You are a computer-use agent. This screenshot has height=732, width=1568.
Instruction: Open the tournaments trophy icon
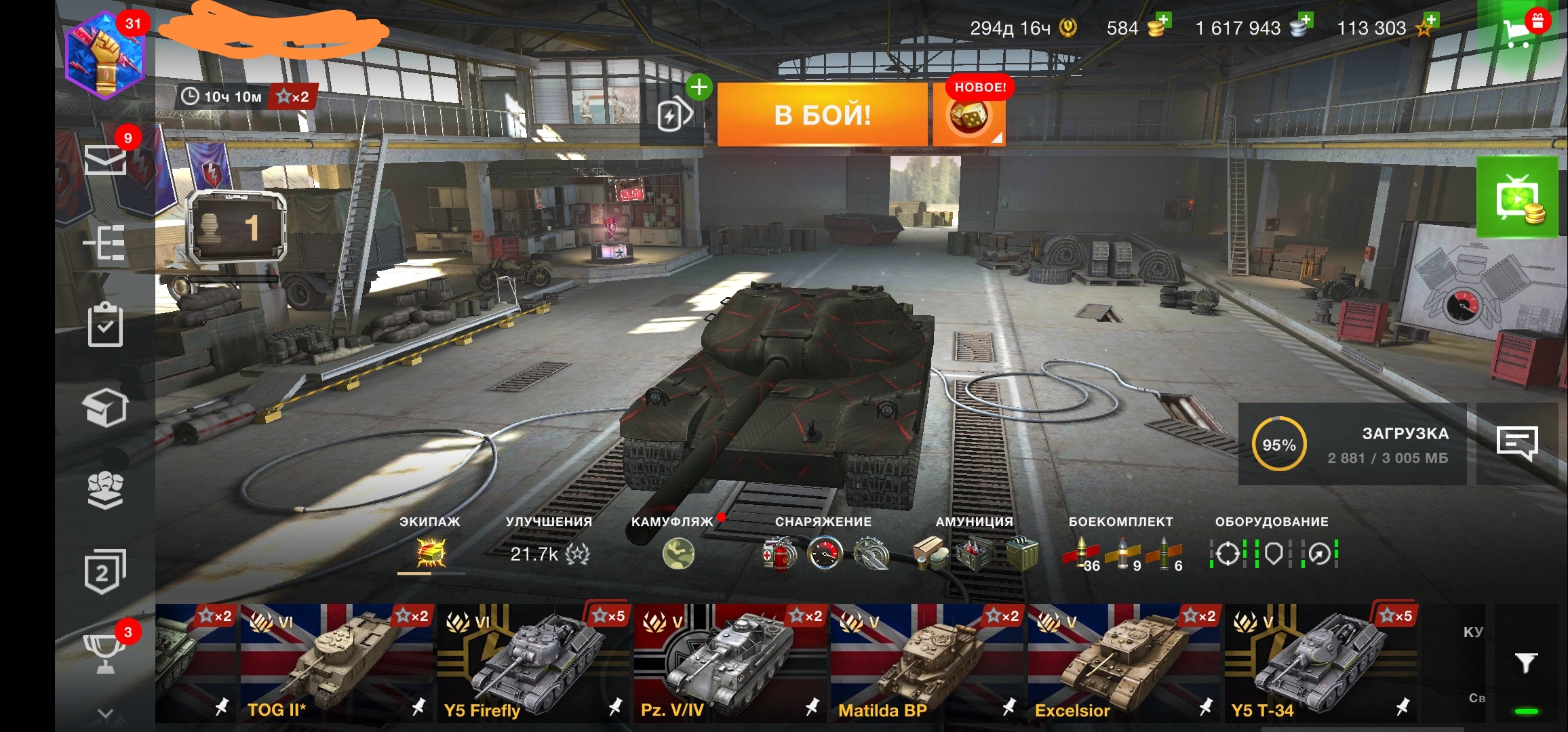pos(105,652)
